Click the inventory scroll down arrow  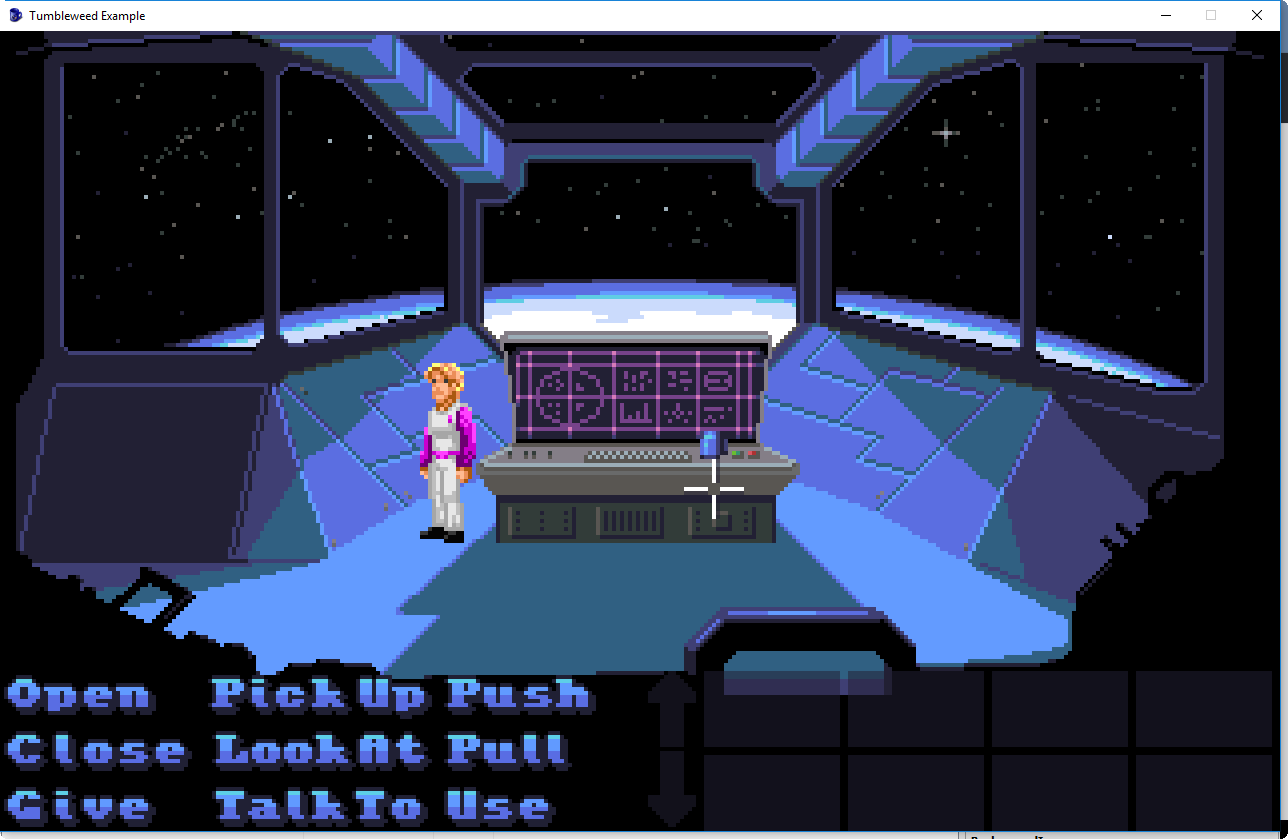pyautogui.click(x=672, y=790)
